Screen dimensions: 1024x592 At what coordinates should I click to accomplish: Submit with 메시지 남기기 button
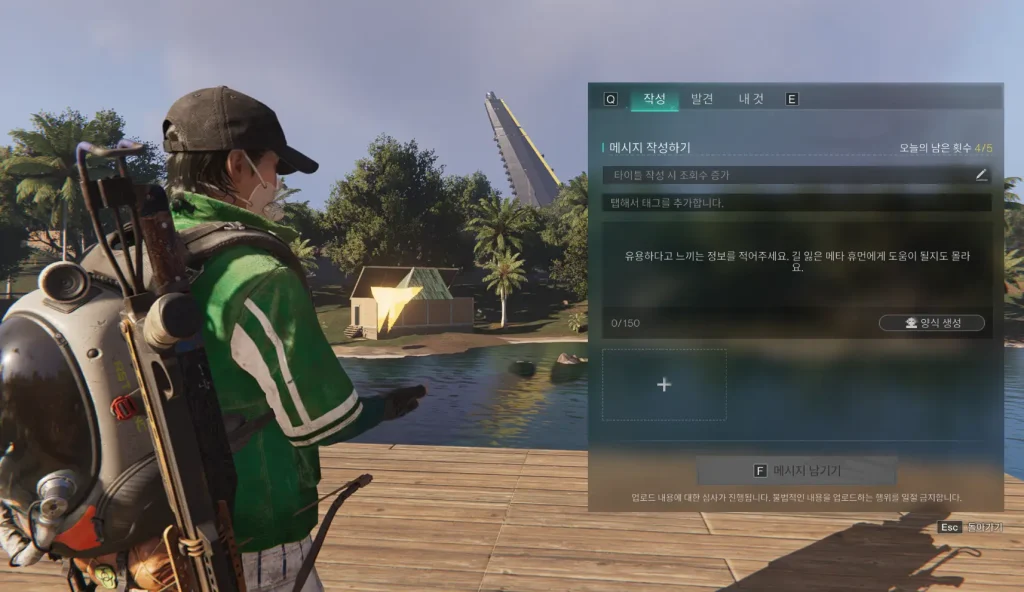[x=796, y=470]
